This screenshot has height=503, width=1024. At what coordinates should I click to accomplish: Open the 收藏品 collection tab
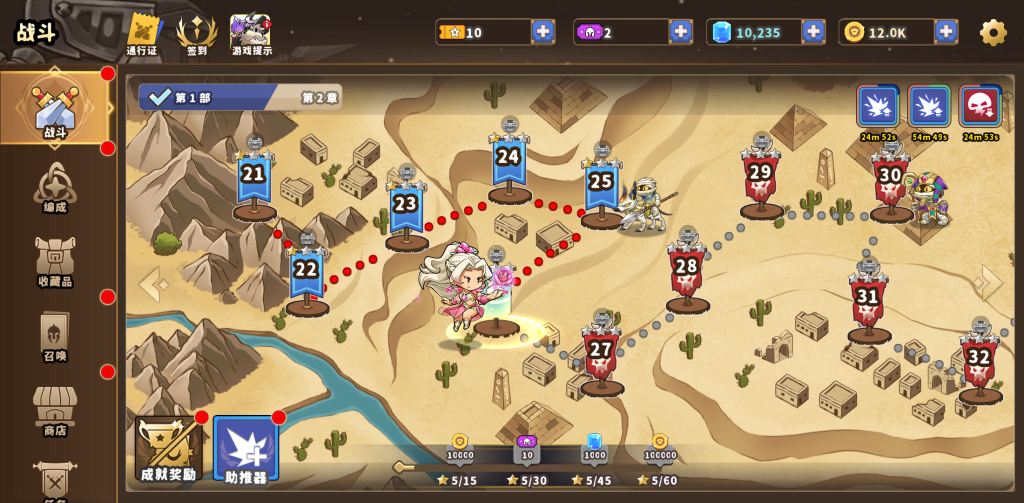point(55,262)
